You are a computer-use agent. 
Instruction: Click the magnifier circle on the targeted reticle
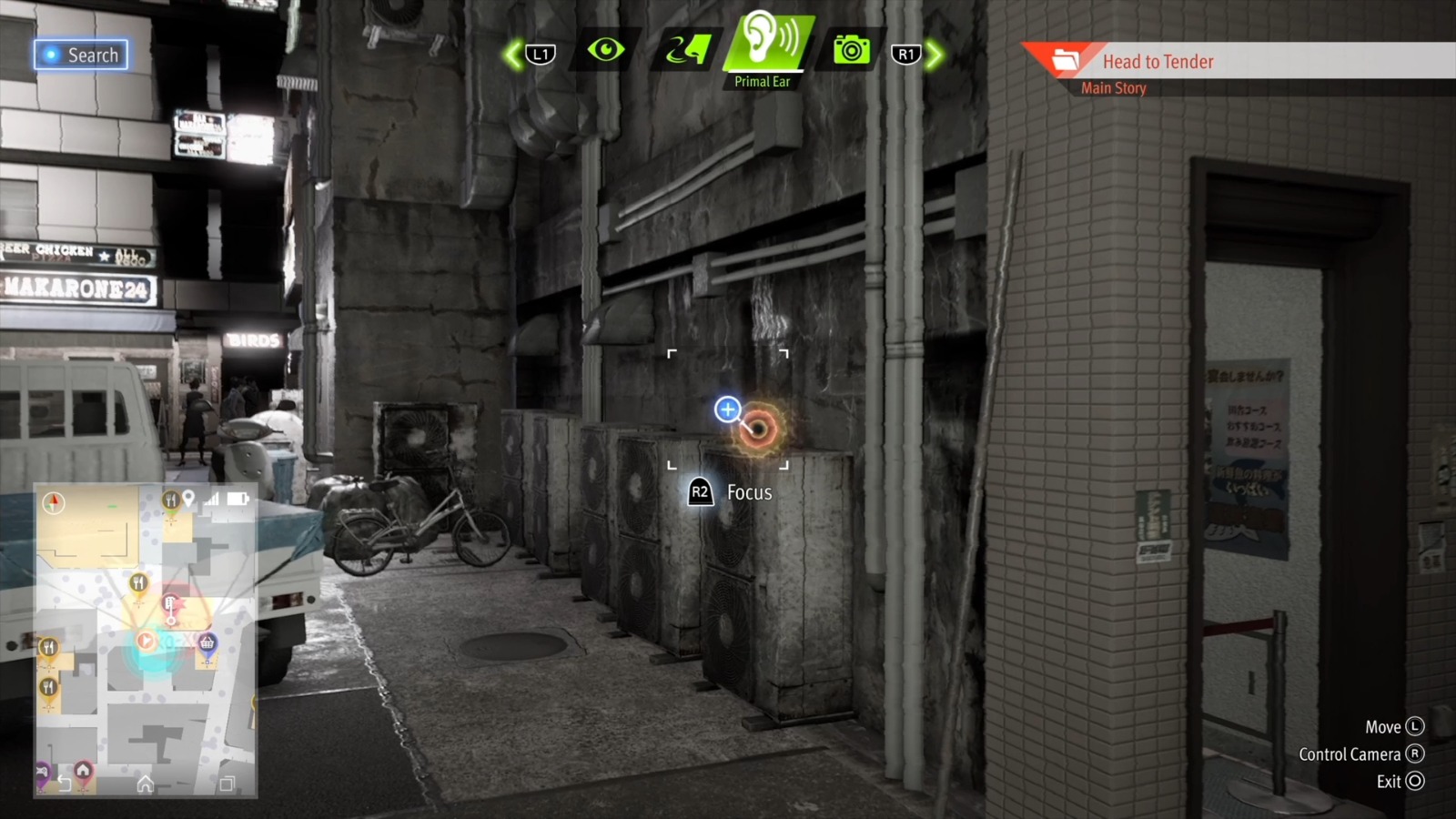coord(726,410)
